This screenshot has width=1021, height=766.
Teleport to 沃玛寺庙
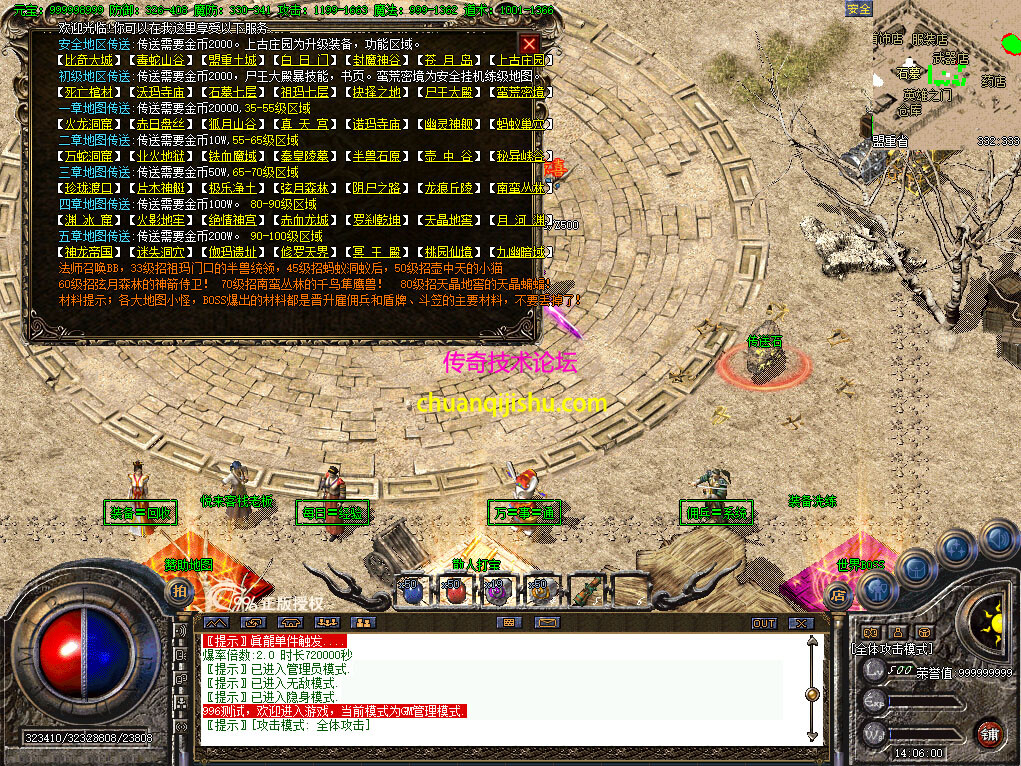[x=156, y=92]
